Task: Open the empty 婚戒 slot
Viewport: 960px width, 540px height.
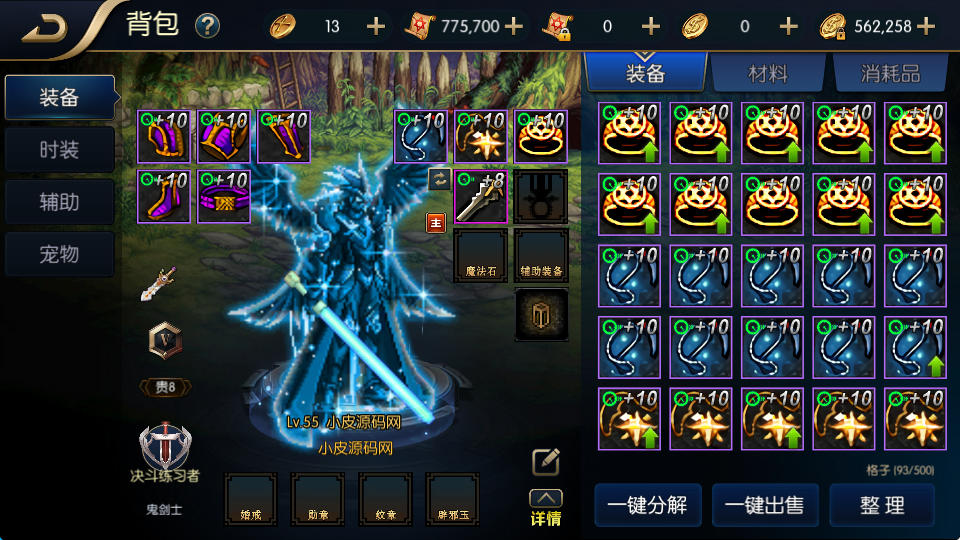Action: (250, 499)
